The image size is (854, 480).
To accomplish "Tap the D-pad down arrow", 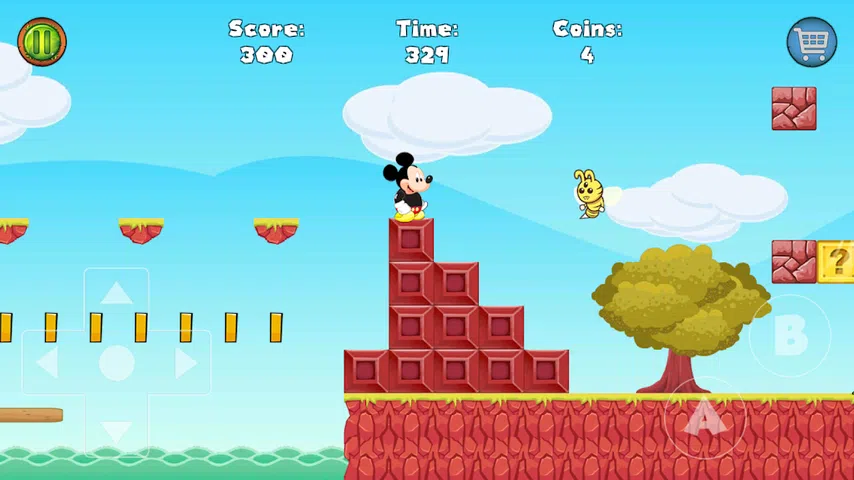I will tap(117, 431).
